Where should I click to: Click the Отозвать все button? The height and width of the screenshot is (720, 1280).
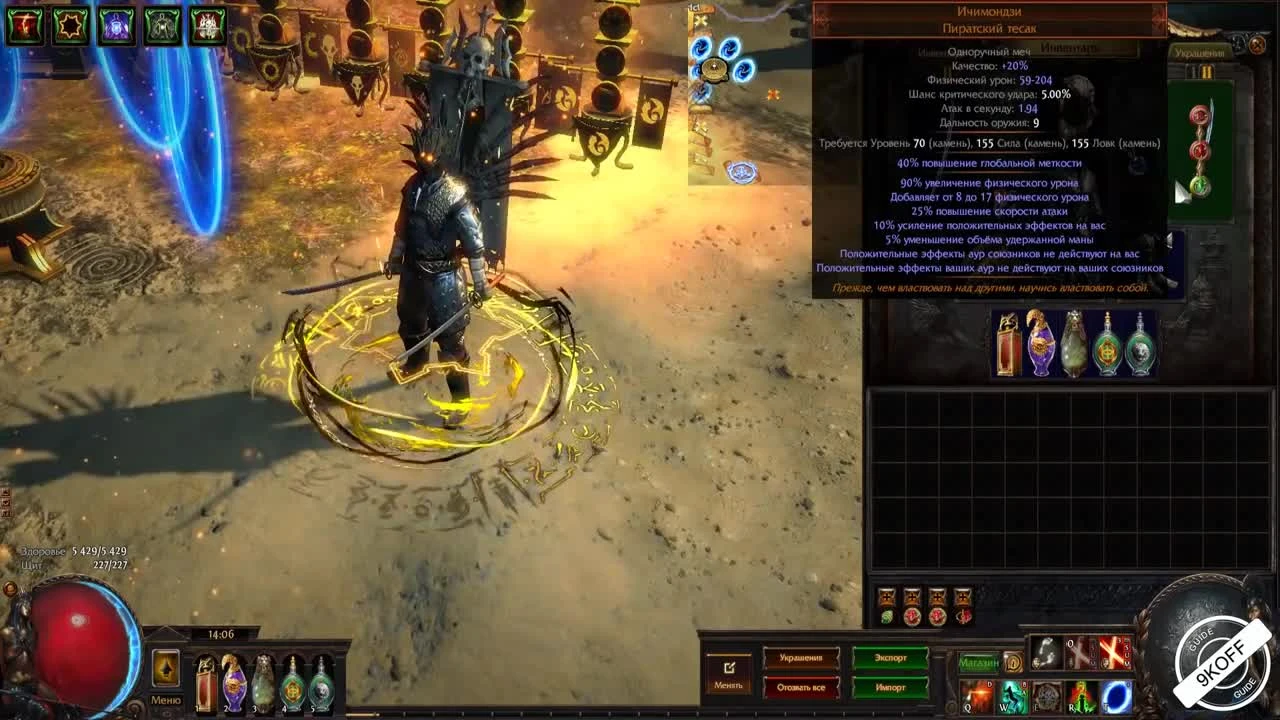800,688
